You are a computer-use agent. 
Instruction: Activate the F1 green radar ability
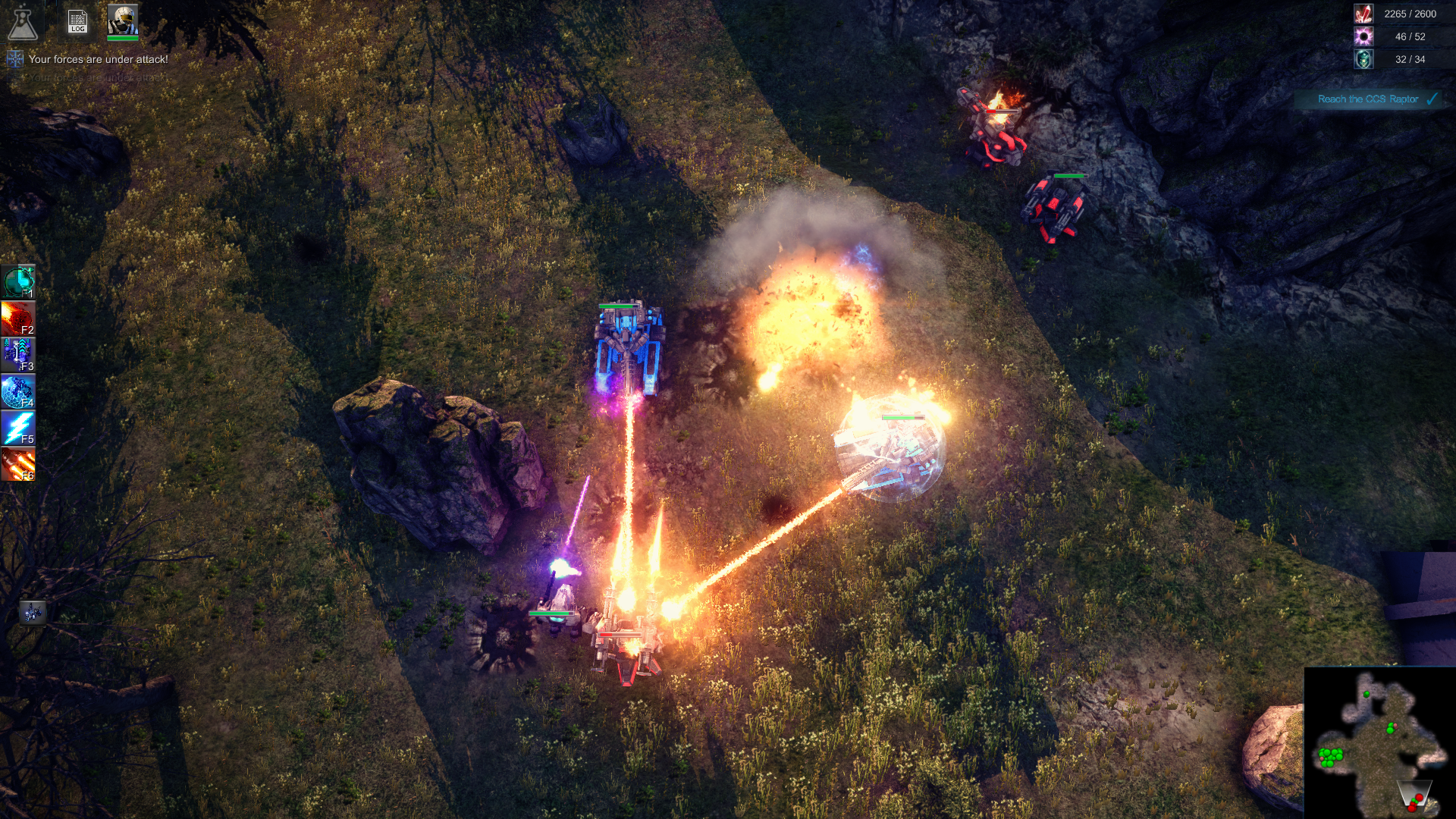18,281
